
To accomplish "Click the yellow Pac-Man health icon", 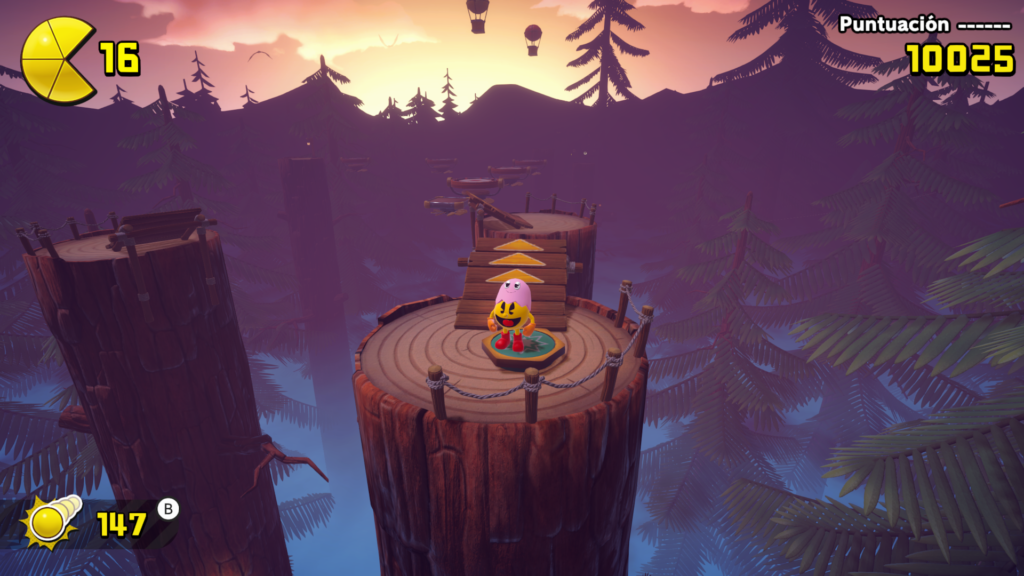I will pyautogui.click(x=57, y=60).
